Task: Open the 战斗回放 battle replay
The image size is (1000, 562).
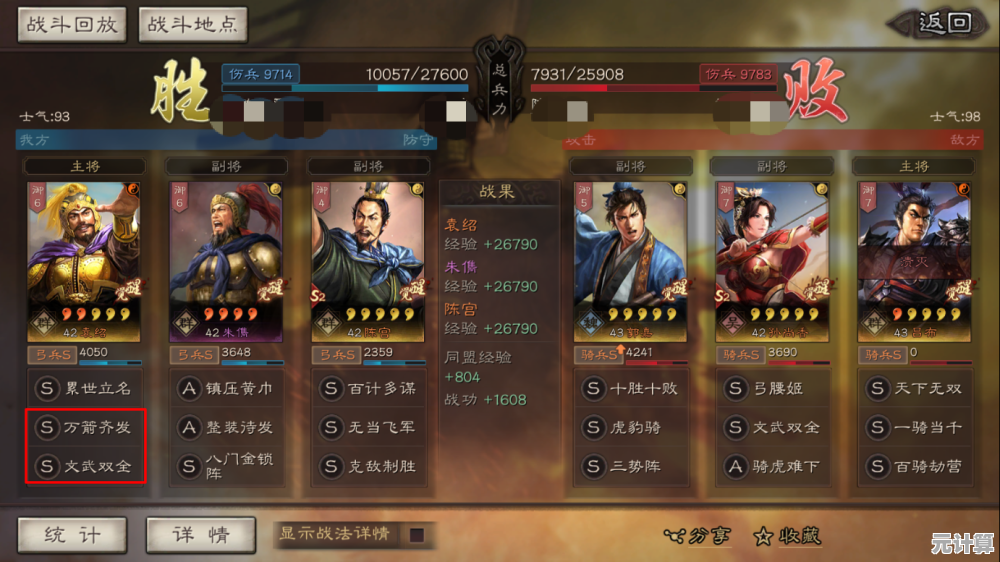Action: [70, 25]
